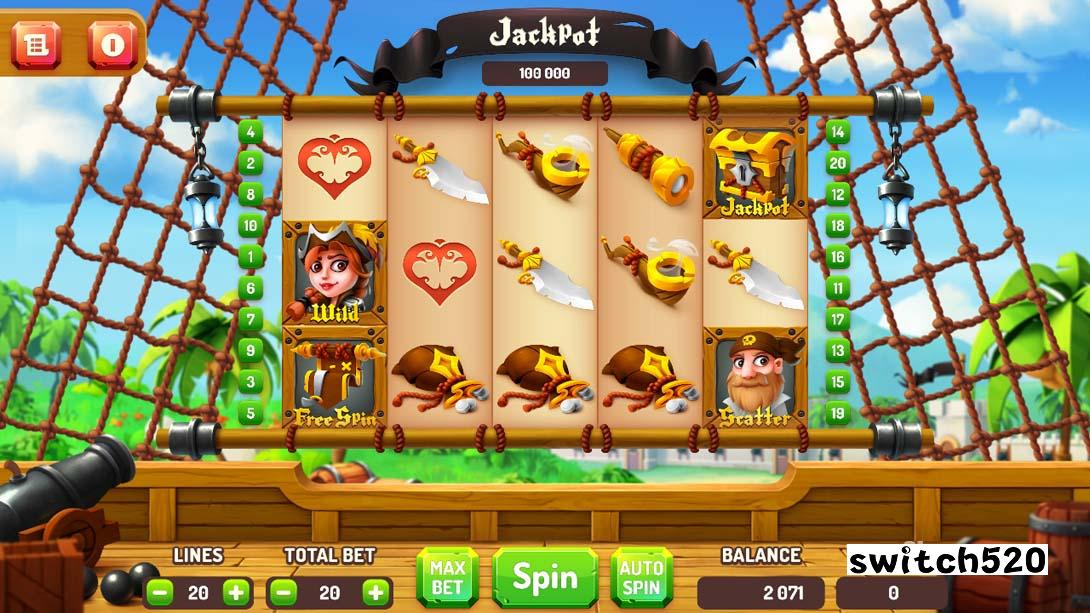The width and height of the screenshot is (1090, 613).
Task: Click the red circle-icon button beside paytable
Action: click(x=111, y=45)
